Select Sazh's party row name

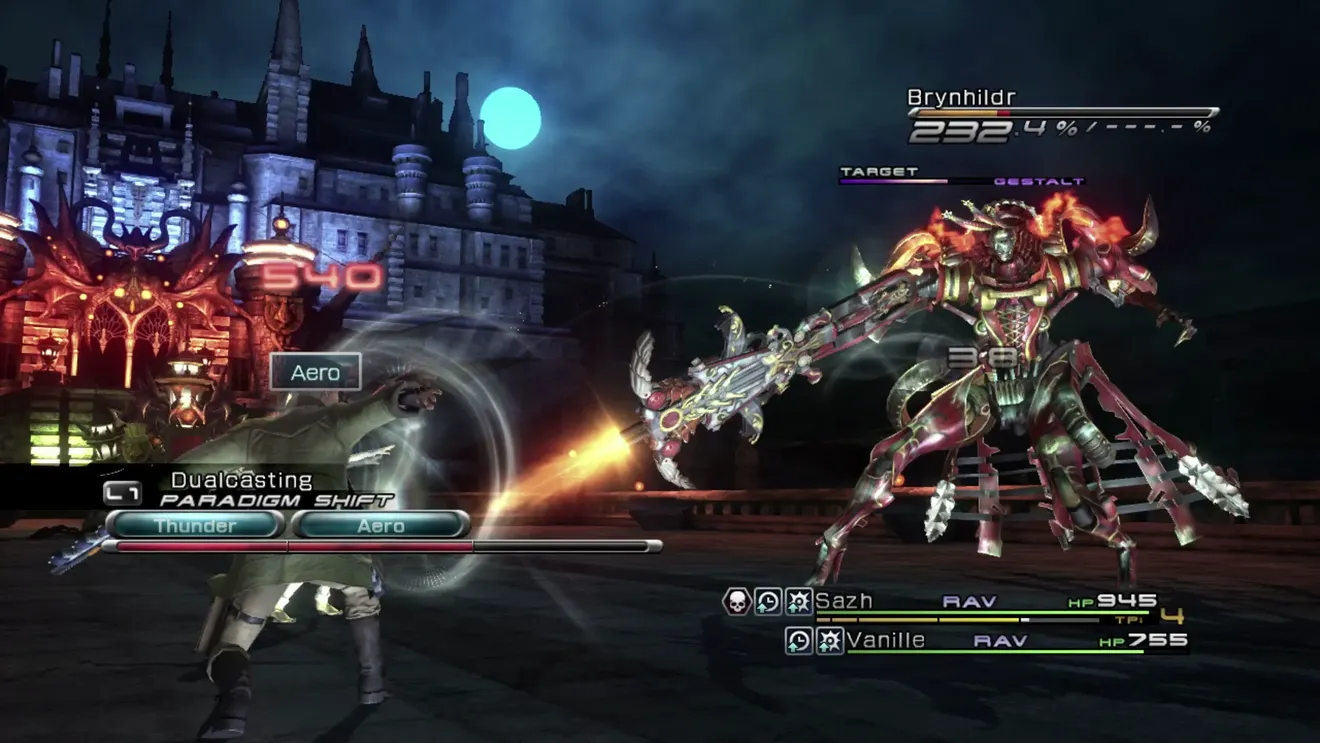[x=844, y=601]
